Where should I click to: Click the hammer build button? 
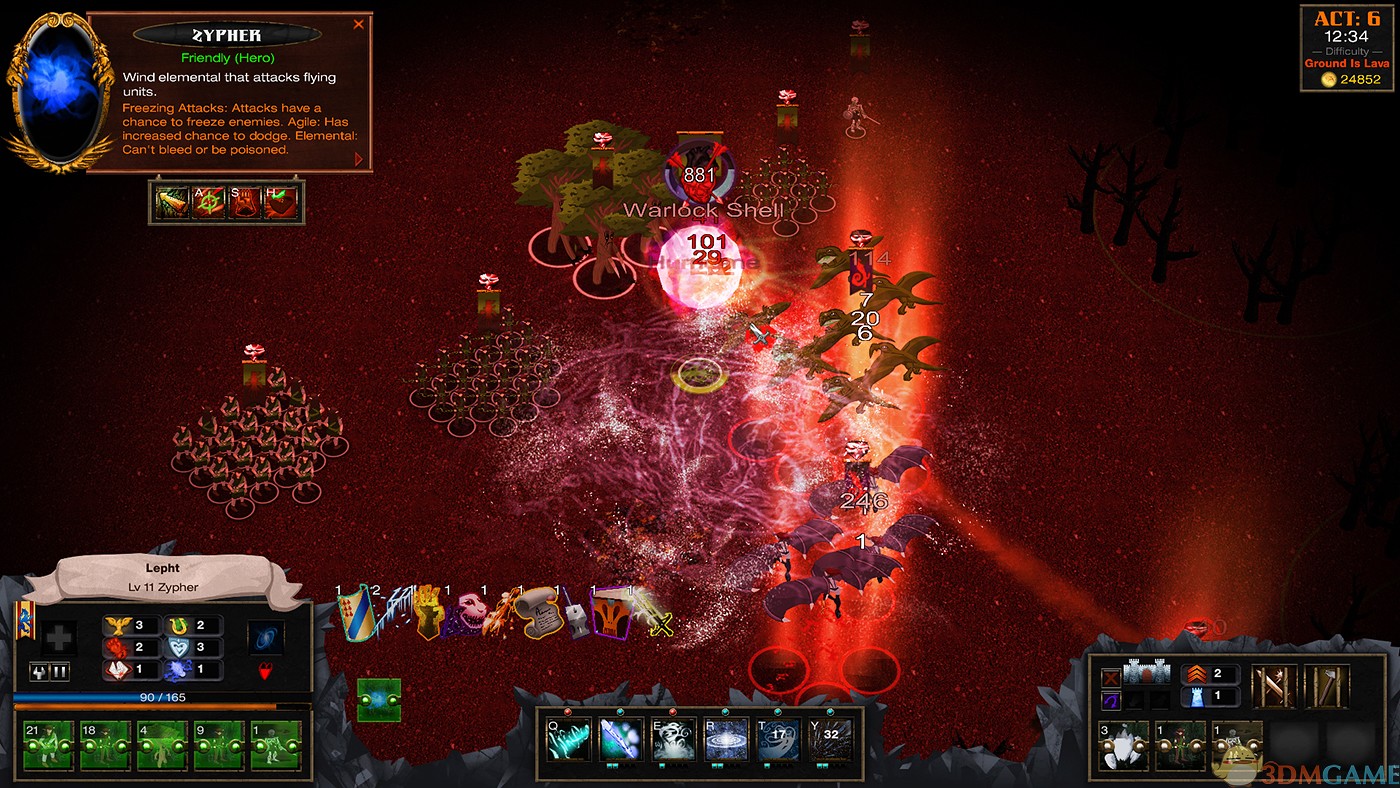1326,687
